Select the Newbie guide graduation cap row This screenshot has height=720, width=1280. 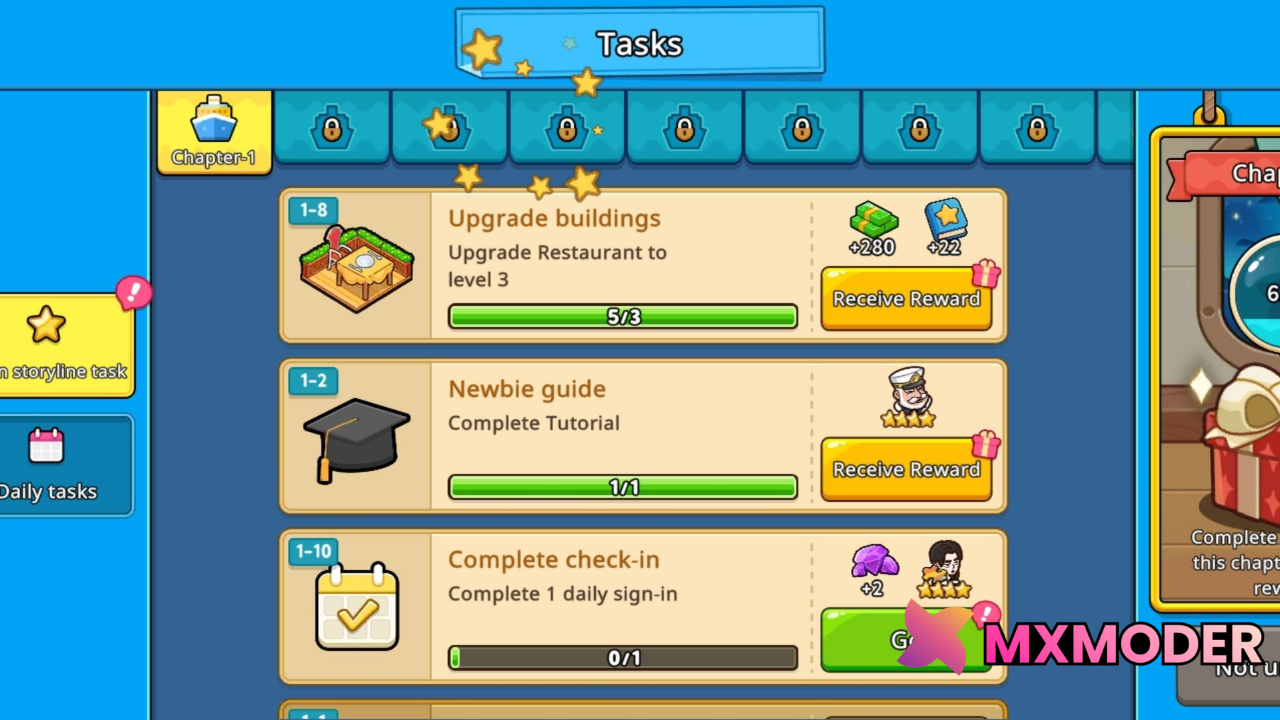[620, 435]
